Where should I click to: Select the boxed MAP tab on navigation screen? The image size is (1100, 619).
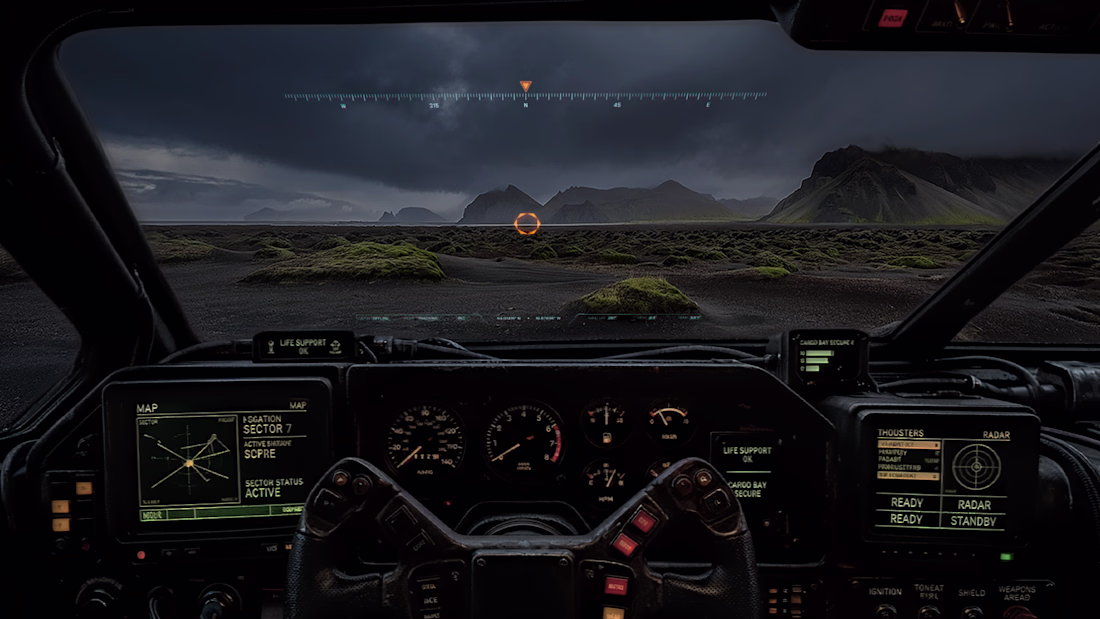pyautogui.click(x=297, y=406)
